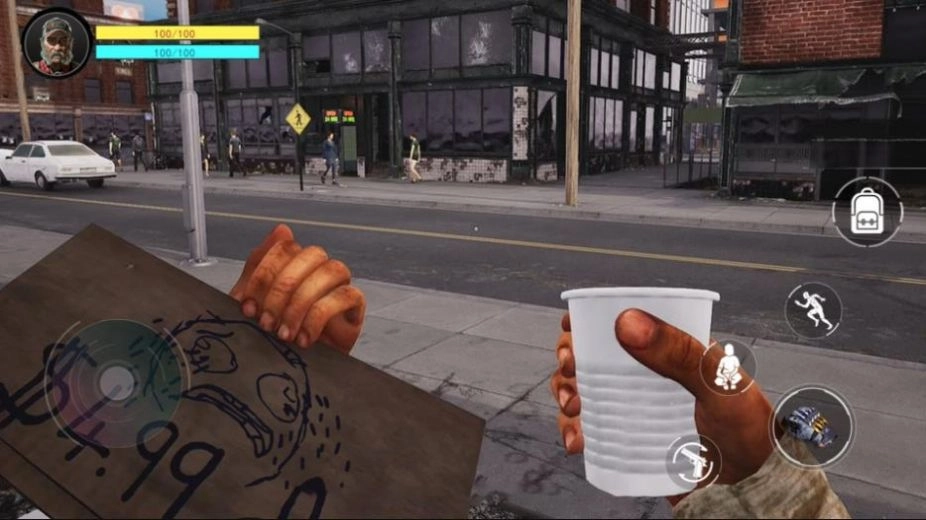Viewport: 926px width, 520px height.
Task: Use the punch fist attack button
Action: pyautogui.click(x=812, y=426)
